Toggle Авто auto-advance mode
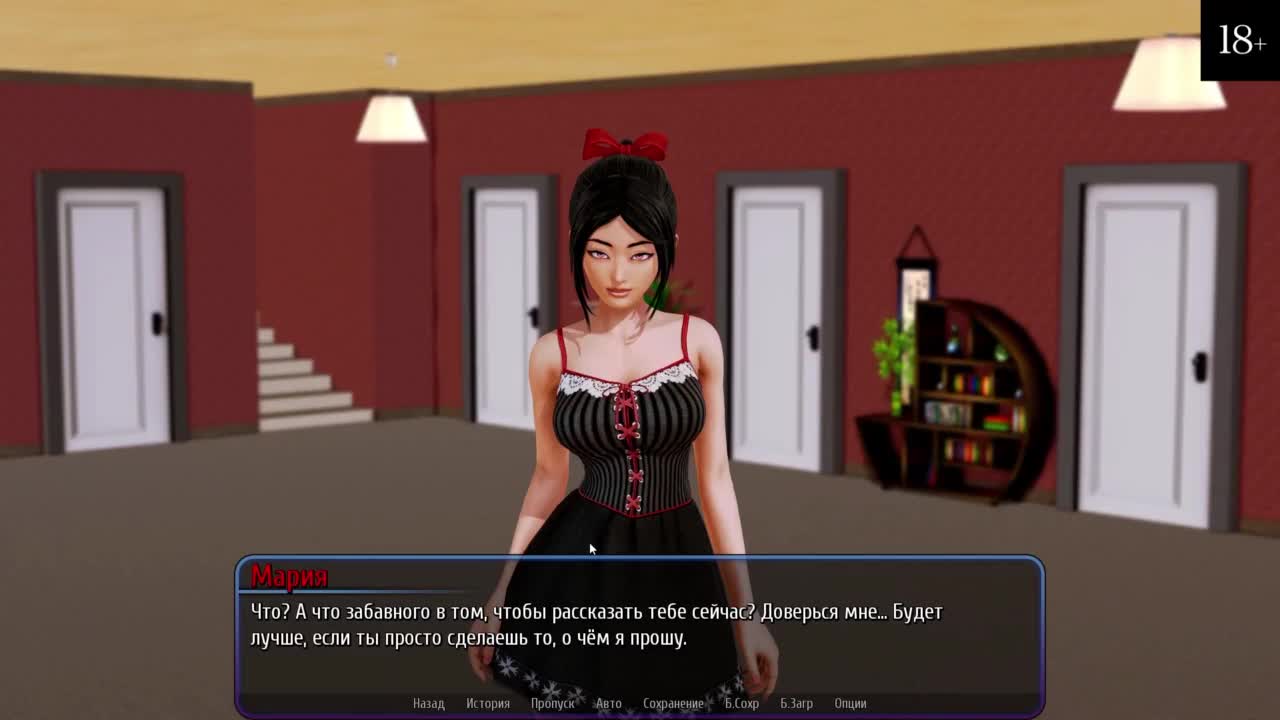The width and height of the screenshot is (1280, 720). [x=608, y=703]
